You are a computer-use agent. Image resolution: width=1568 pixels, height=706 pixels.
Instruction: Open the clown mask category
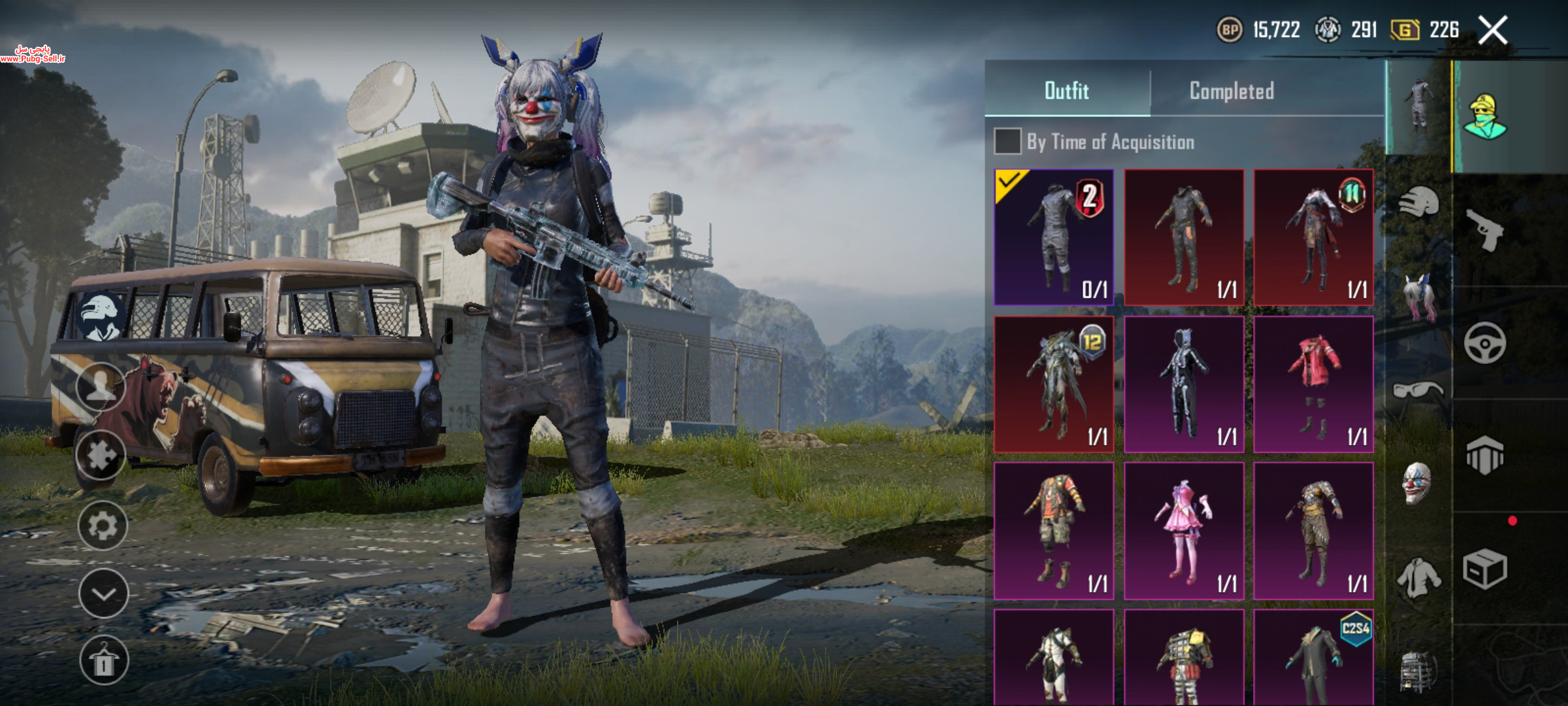[x=1418, y=484]
